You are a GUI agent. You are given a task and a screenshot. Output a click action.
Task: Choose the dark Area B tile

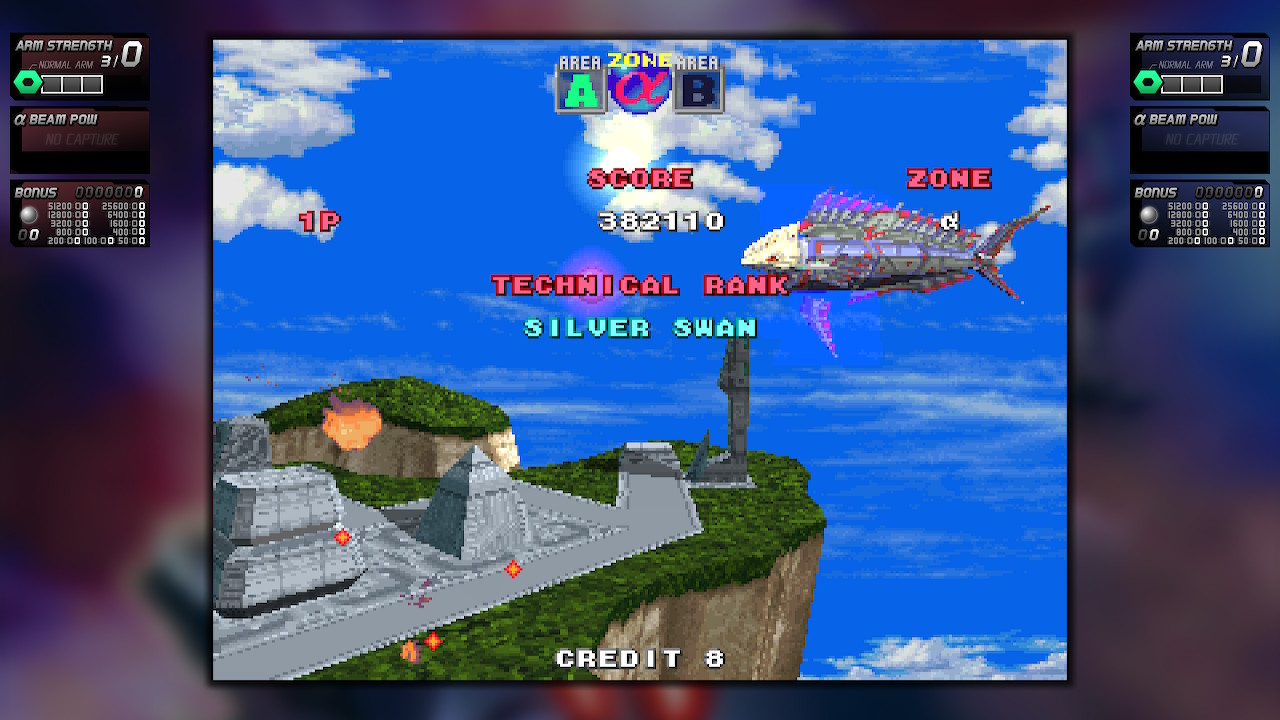(x=698, y=91)
